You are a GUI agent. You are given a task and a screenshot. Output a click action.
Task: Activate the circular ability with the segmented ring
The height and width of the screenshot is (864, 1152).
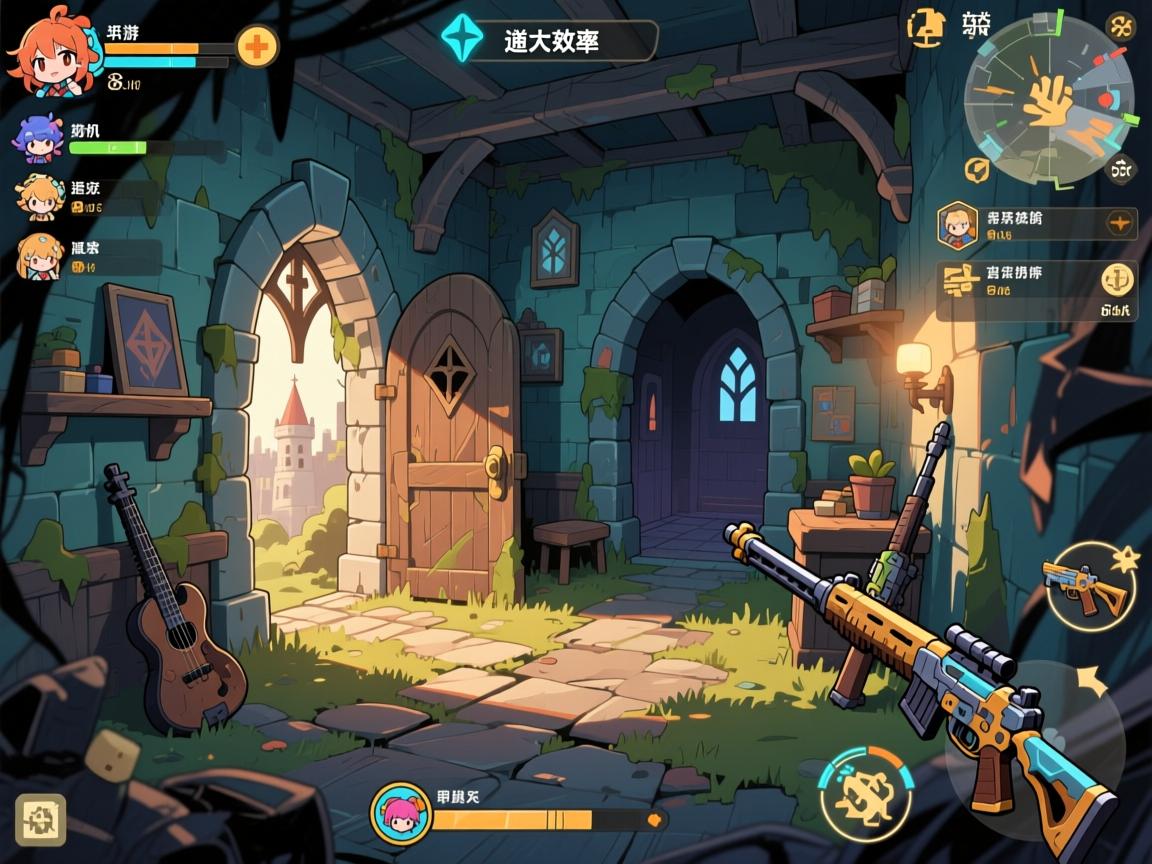866,794
